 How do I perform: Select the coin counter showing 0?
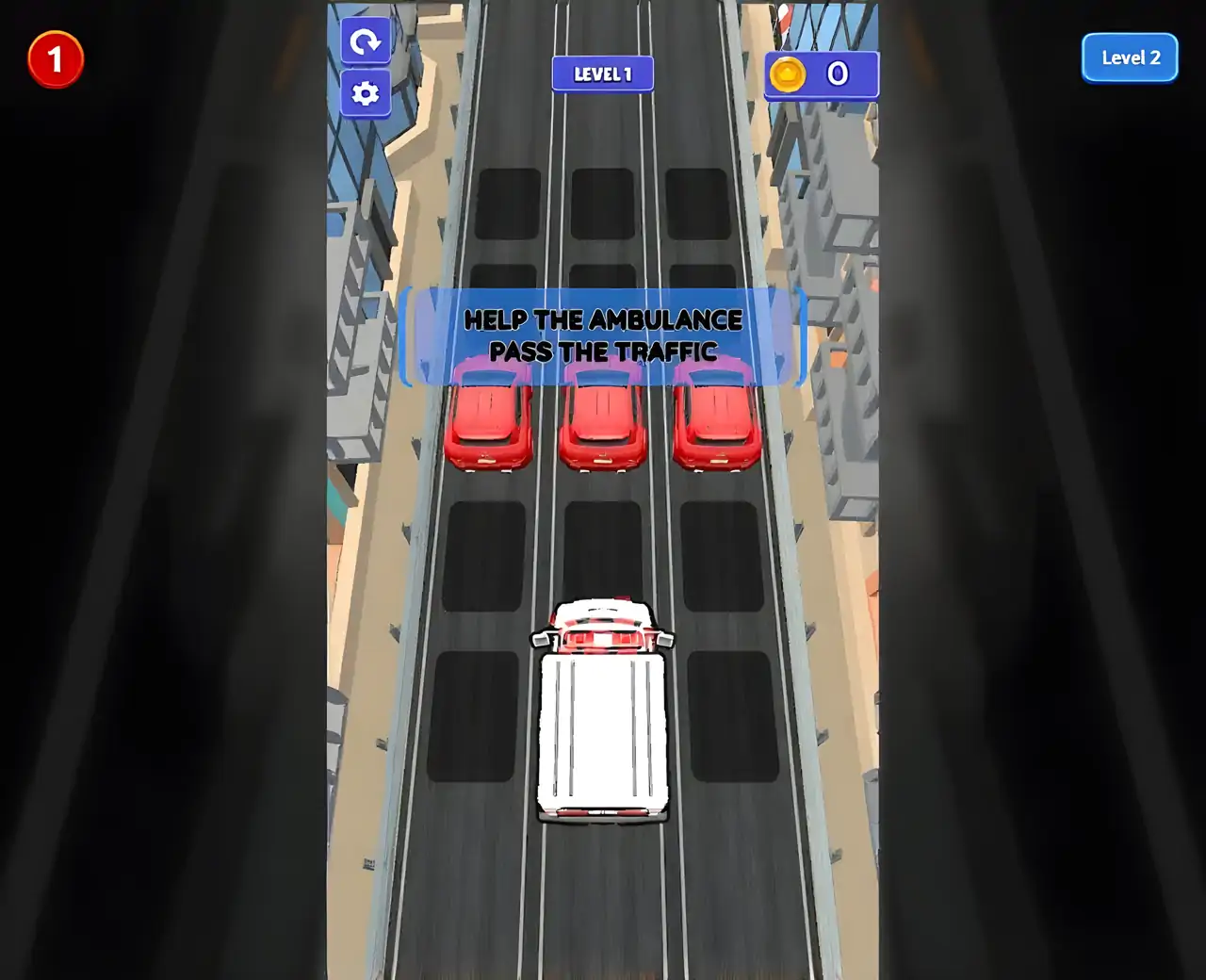(837, 74)
